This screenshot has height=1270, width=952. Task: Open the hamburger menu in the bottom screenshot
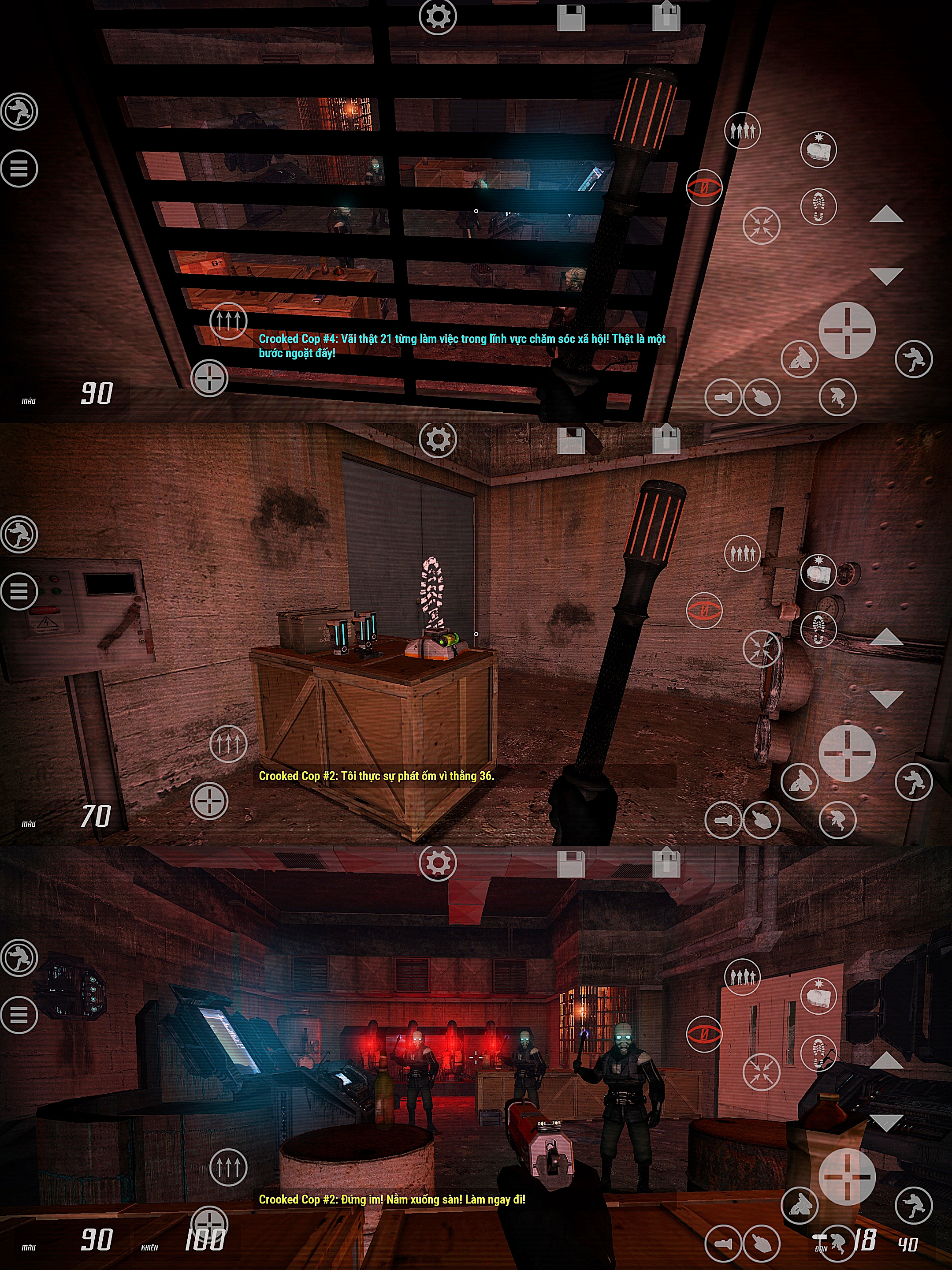coord(19,1015)
